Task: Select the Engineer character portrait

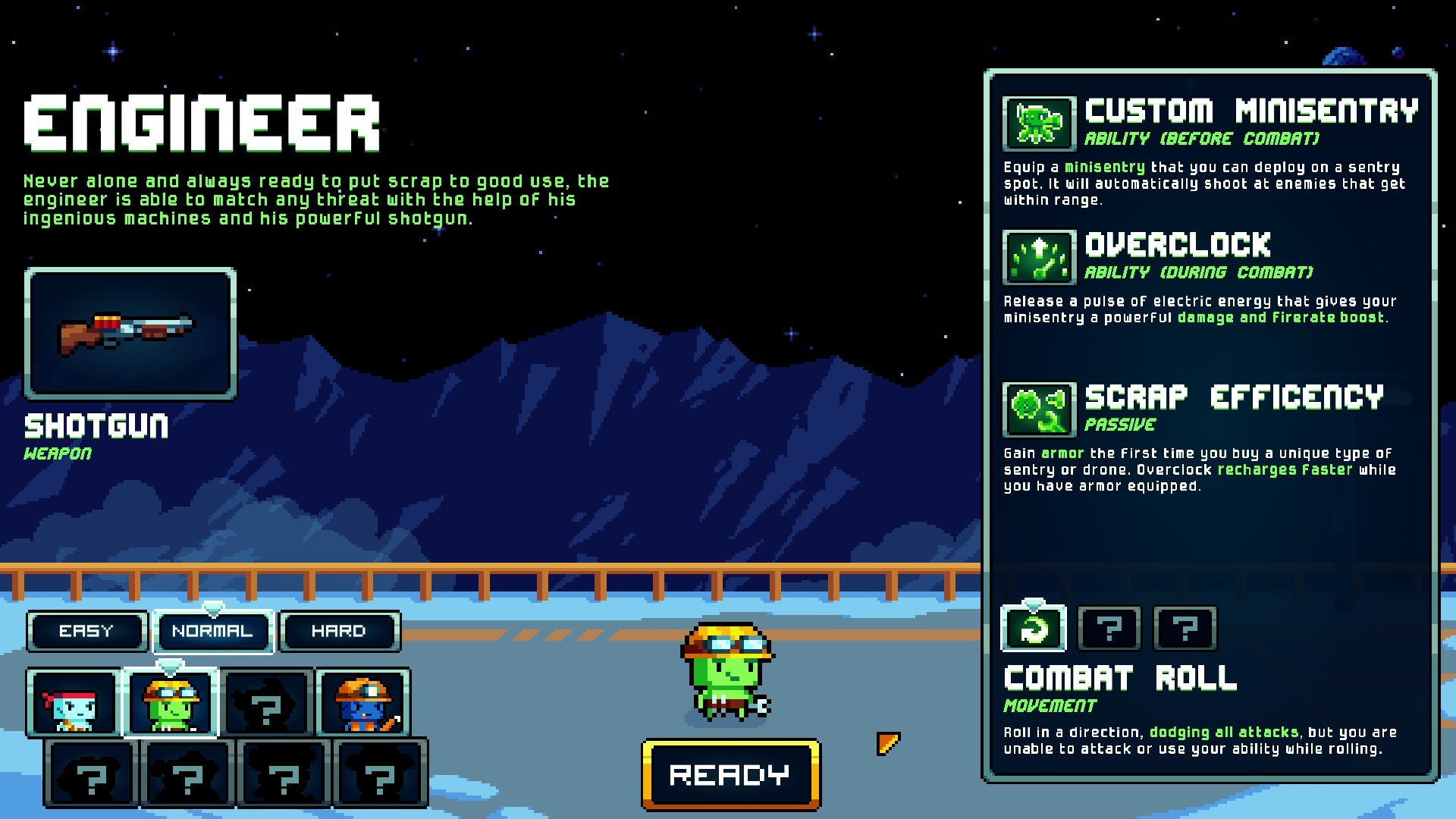Action: [x=169, y=704]
